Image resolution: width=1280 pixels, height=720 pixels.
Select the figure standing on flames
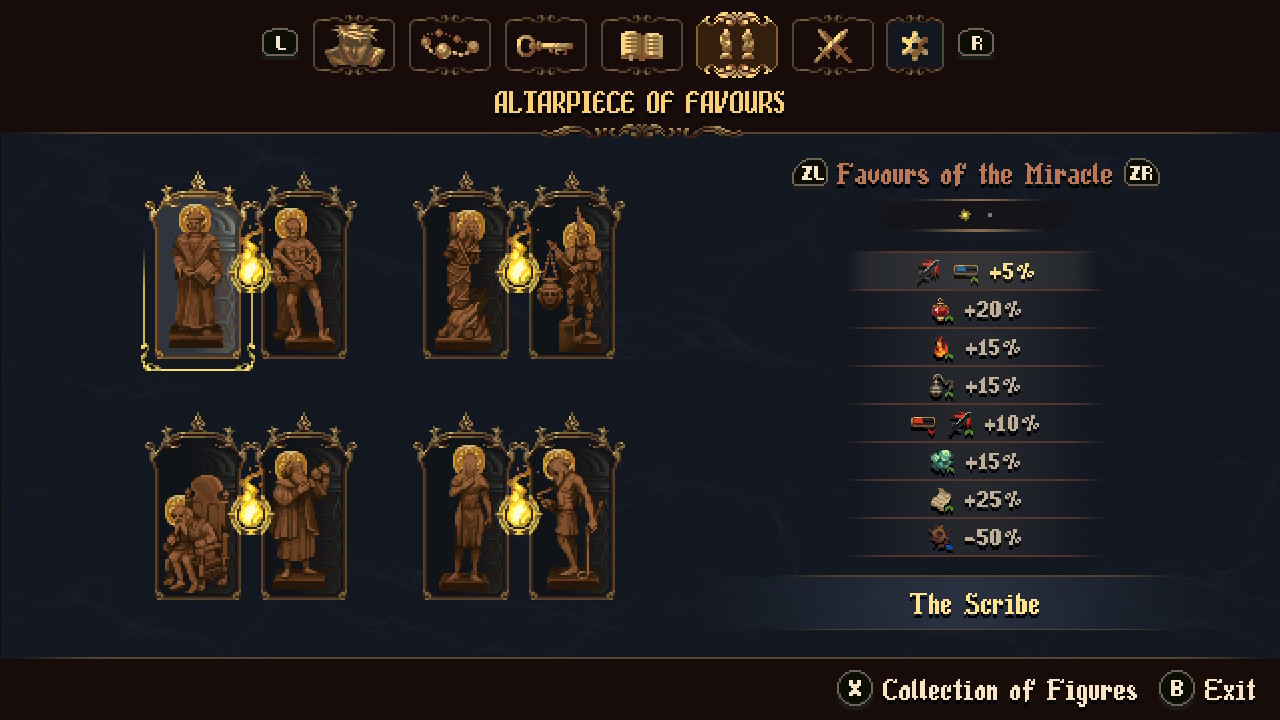(467, 275)
